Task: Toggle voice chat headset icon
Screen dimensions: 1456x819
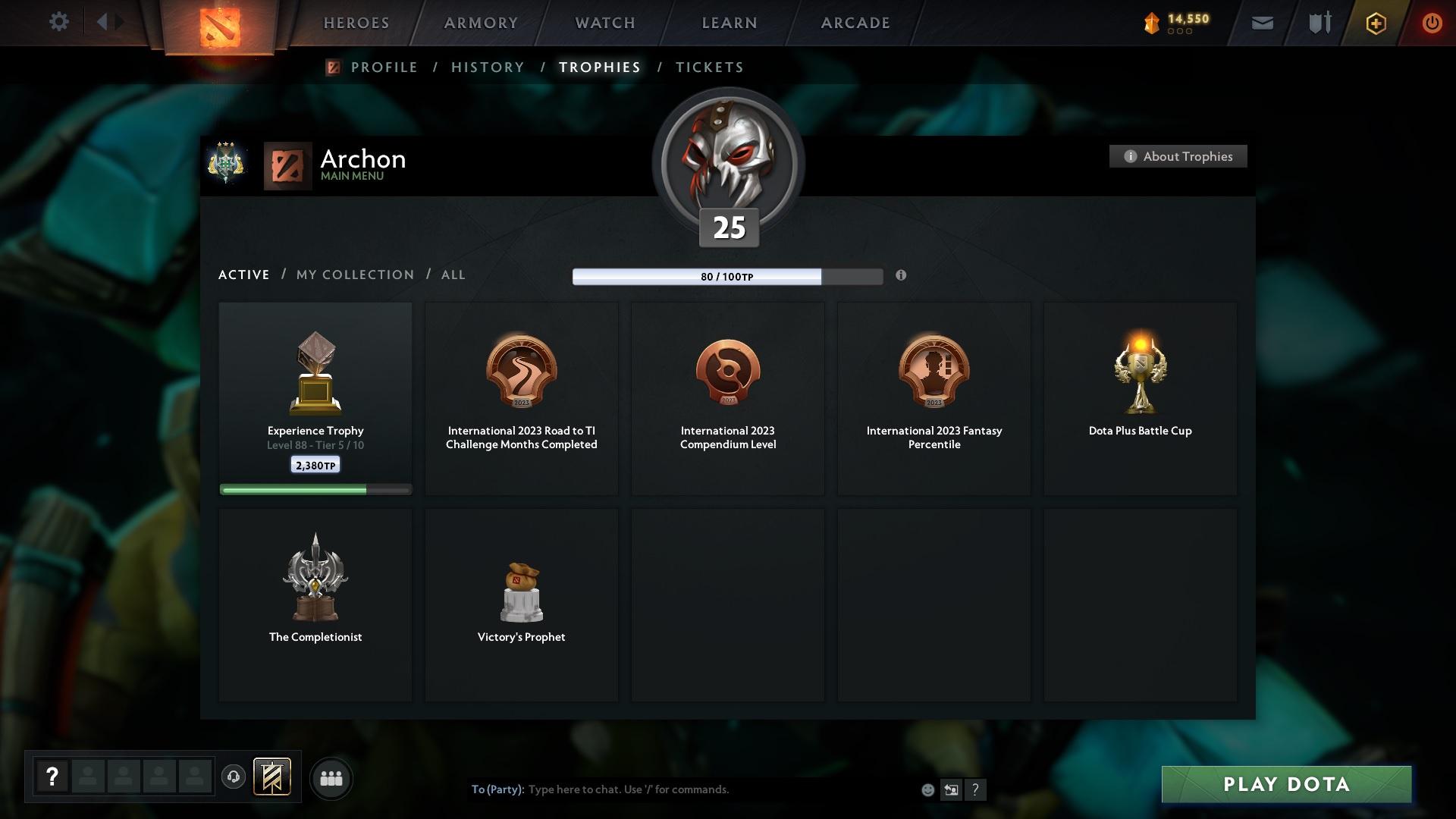Action: point(234,777)
